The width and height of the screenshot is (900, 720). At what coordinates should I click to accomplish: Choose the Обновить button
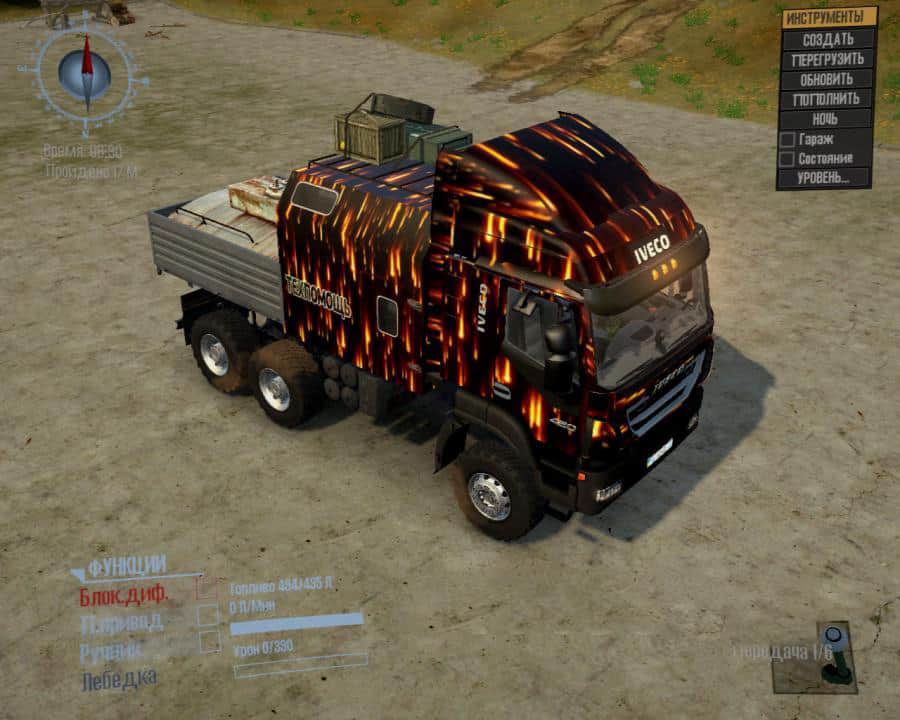(x=827, y=79)
